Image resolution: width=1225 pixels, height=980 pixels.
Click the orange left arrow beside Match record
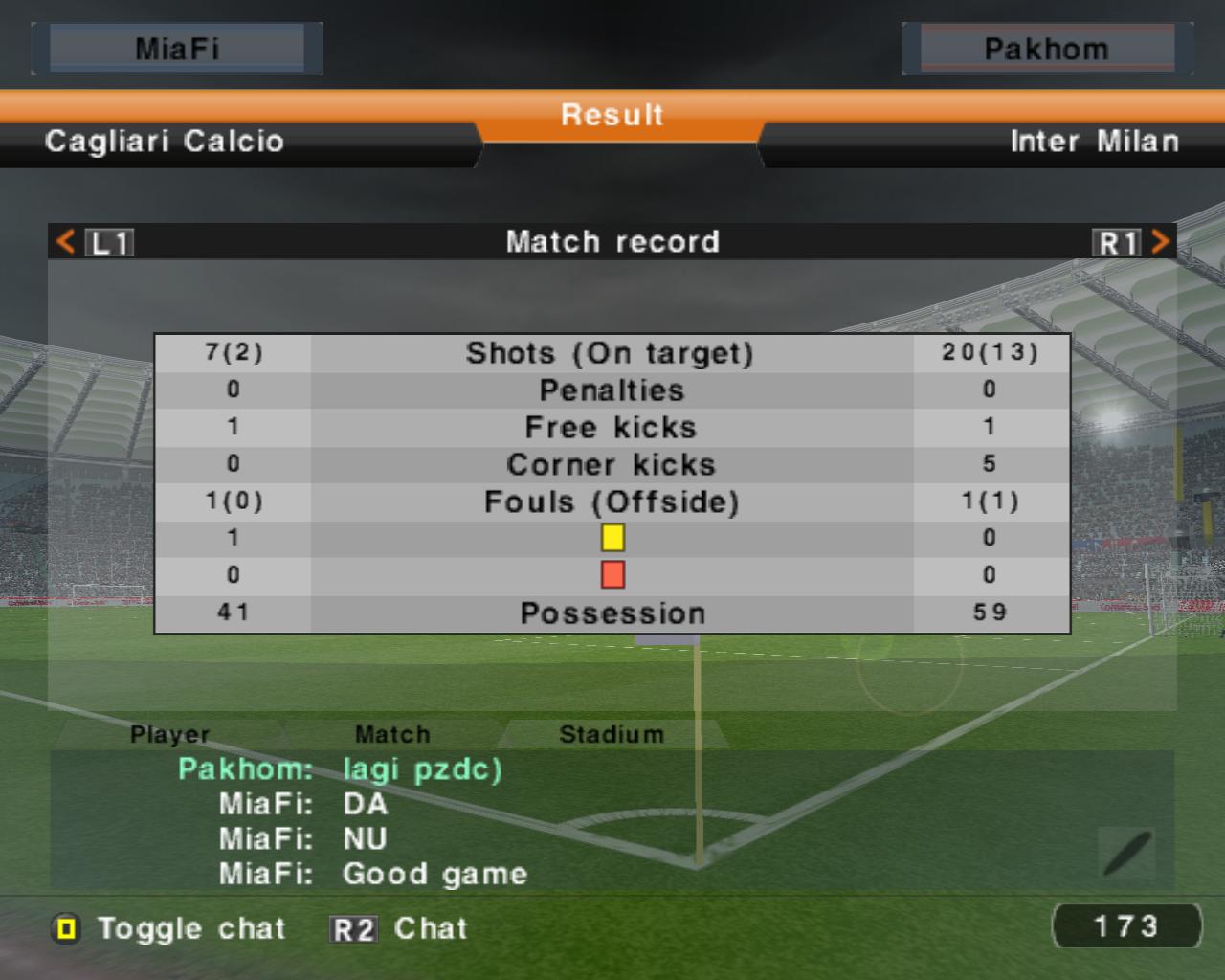pyautogui.click(x=65, y=241)
